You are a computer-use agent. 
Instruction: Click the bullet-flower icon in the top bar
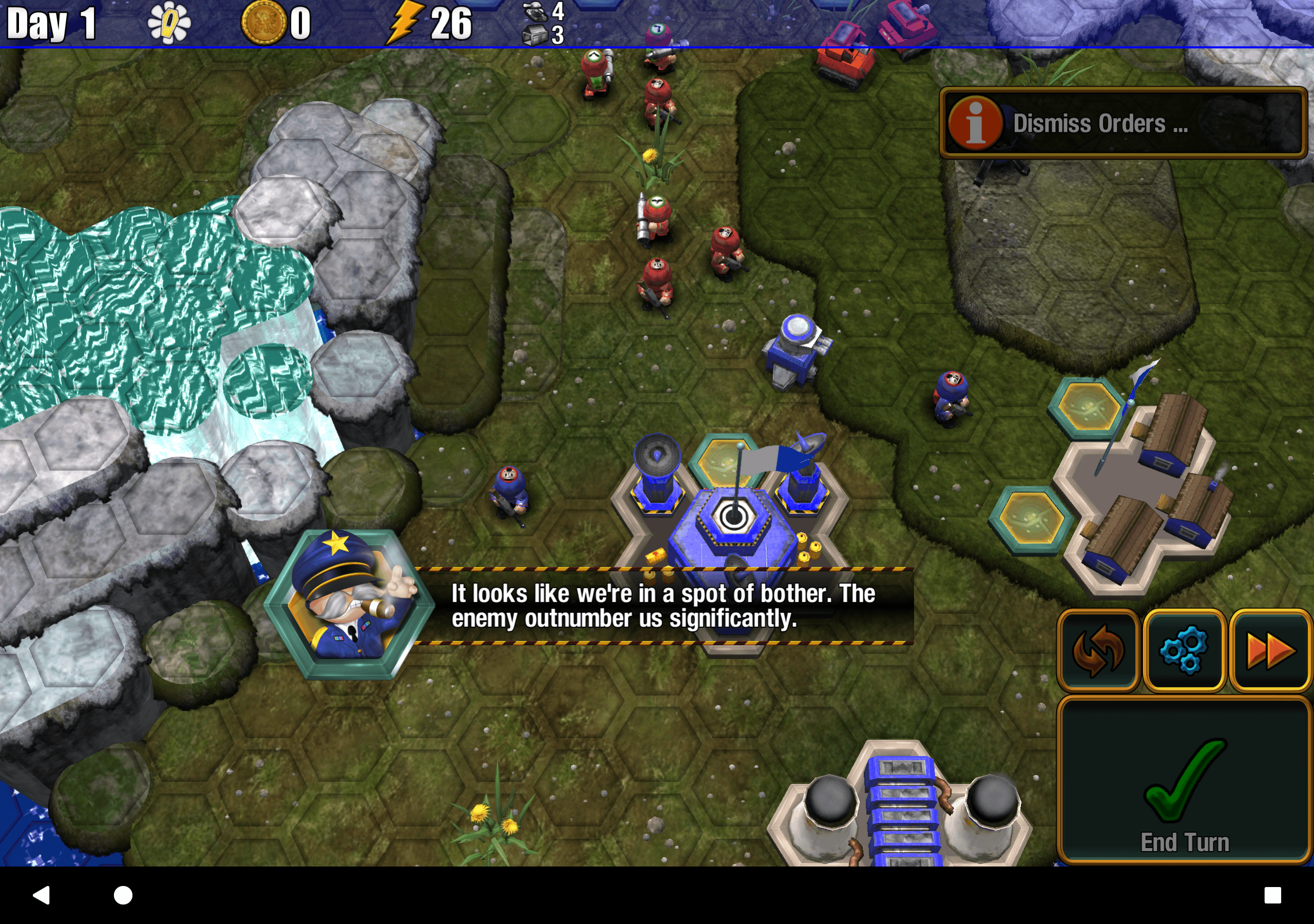click(169, 22)
